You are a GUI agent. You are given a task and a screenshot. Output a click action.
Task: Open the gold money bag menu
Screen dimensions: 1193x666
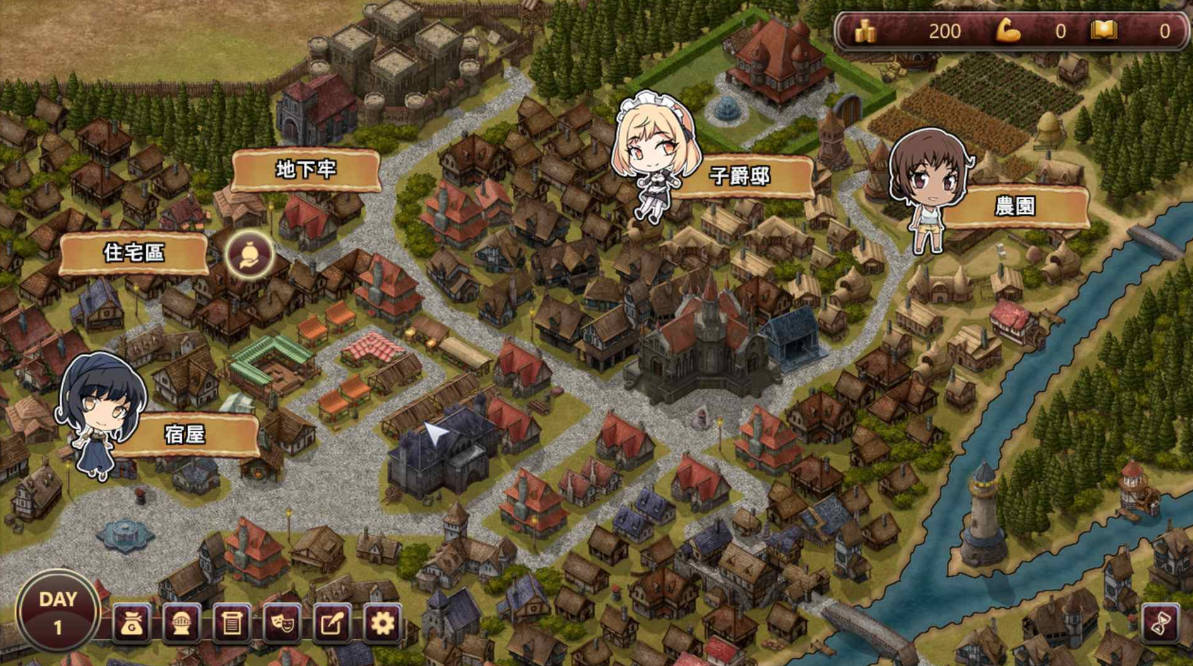pos(132,625)
